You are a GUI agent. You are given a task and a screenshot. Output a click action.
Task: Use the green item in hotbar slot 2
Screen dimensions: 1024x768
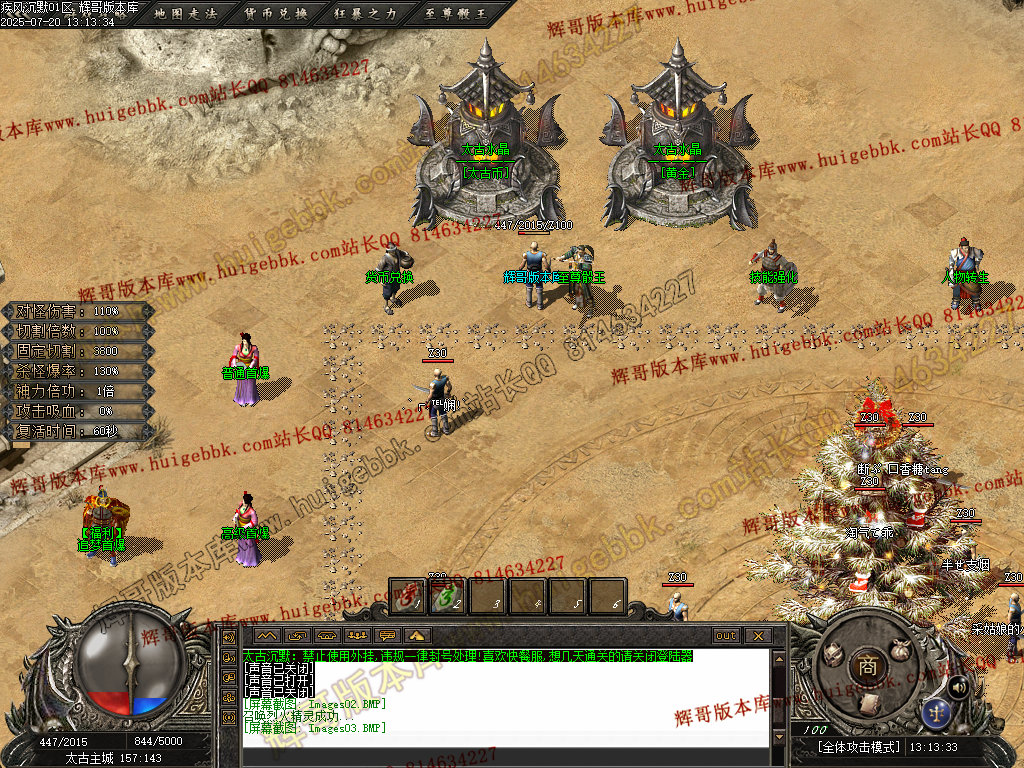pyautogui.click(x=448, y=597)
